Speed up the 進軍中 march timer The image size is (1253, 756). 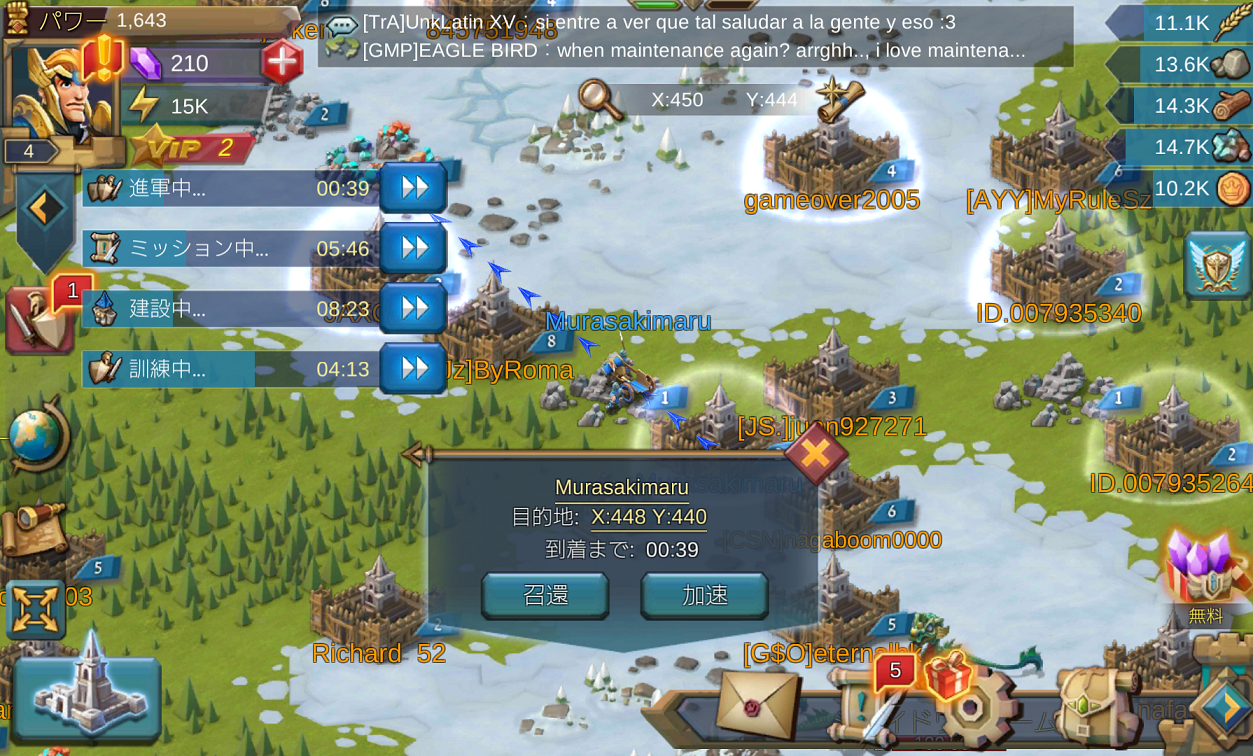[x=413, y=188]
